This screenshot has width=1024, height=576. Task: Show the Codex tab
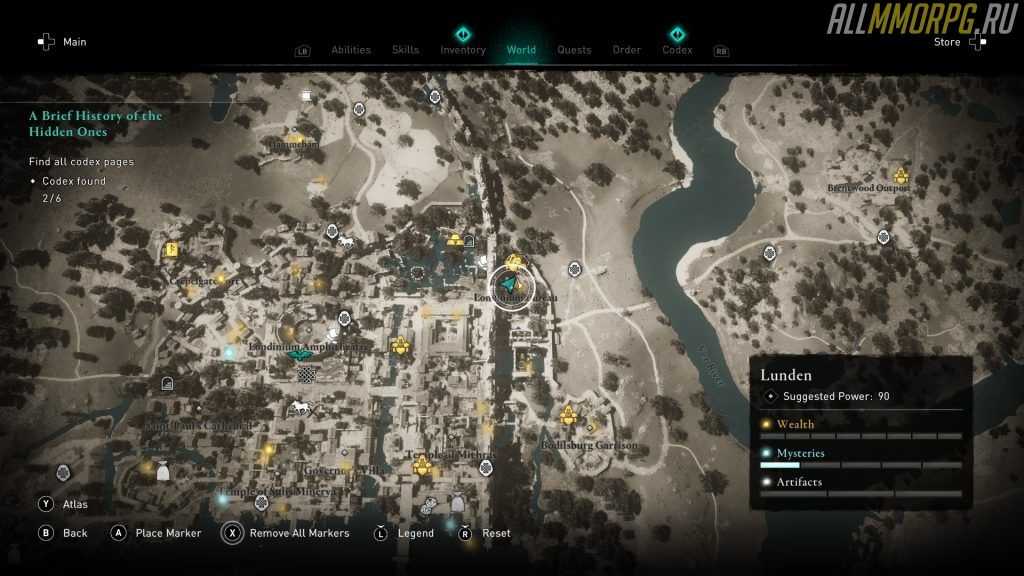677,50
